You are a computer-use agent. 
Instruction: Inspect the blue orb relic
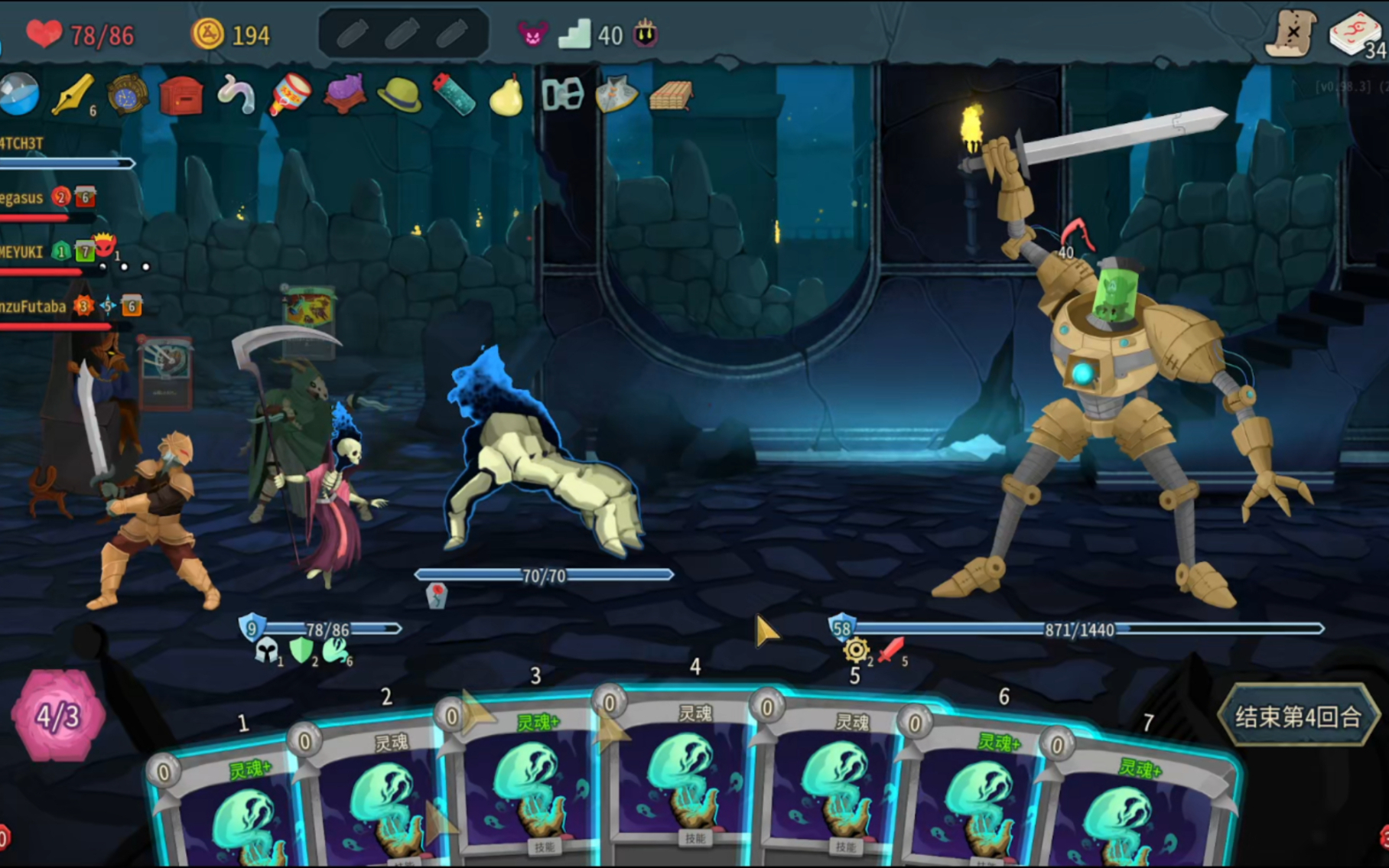click(x=18, y=96)
